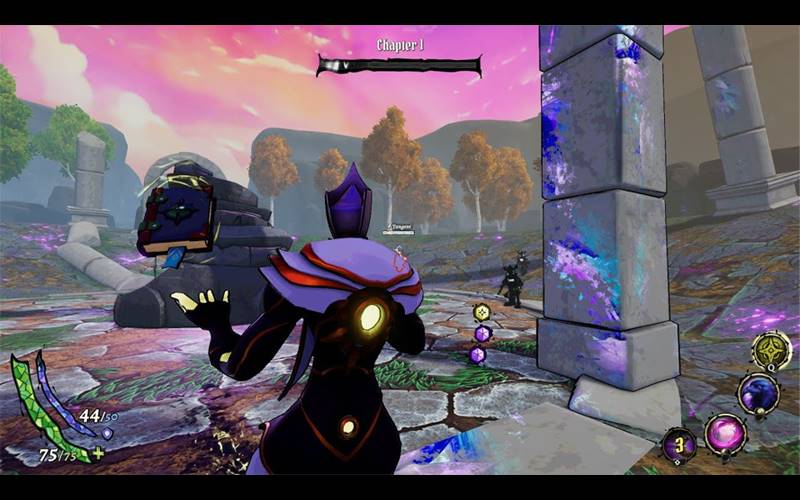This screenshot has height=500, width=800.
Task: Cast the glowing pink orb spell
Action: [724, 435]
